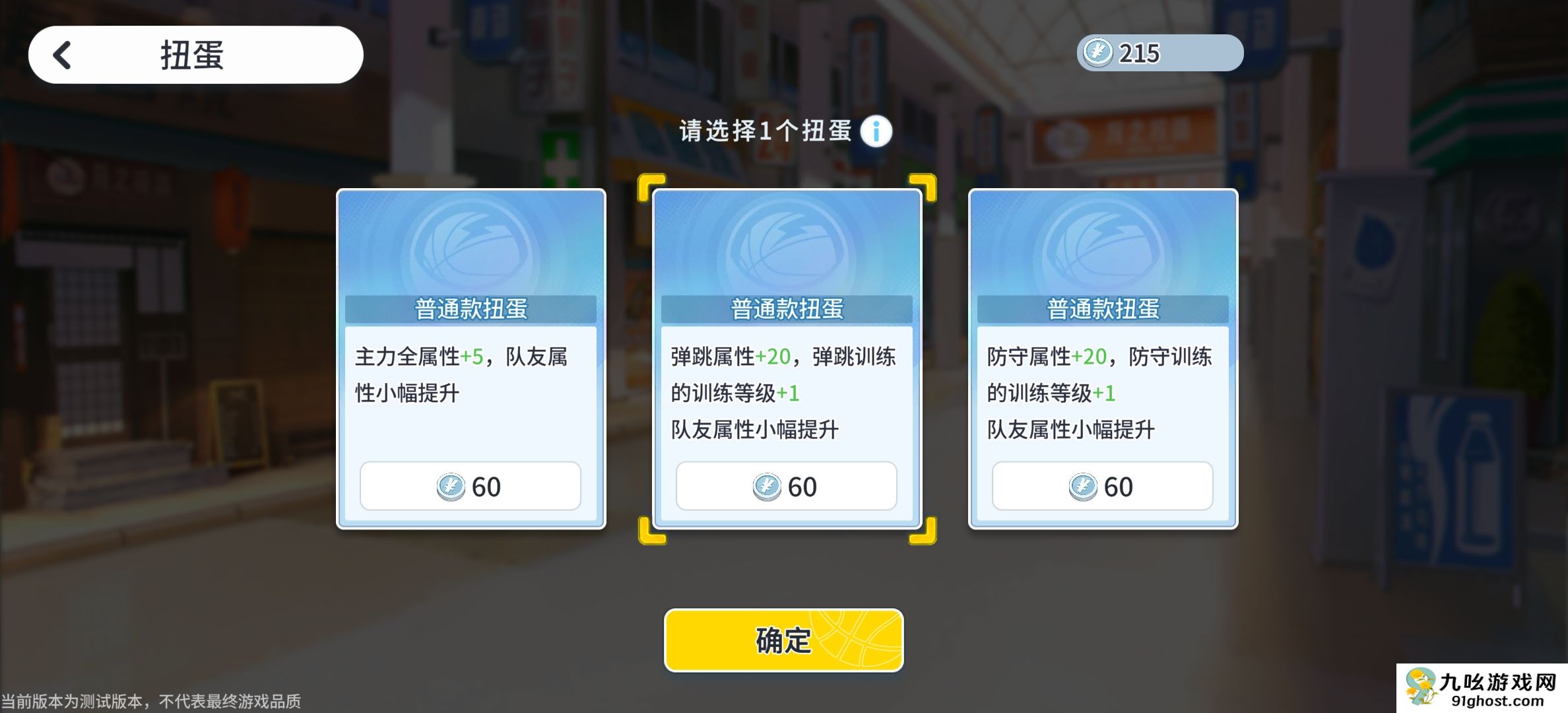Tap the coin icon in the 215 balance display
The width and height of the screenshot is (1568, 713).
coord(1096,53)
